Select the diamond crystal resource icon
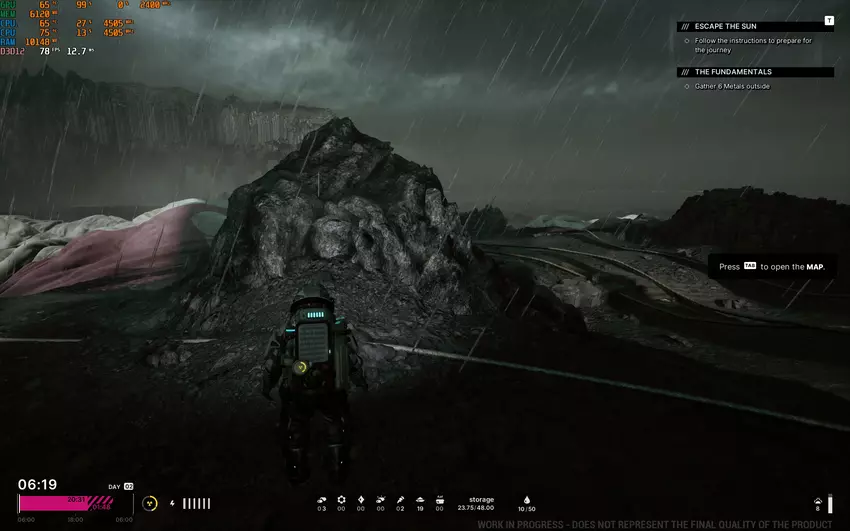This screenshot has height=531, width=850. pyautogui.click(x=361, y=498)
